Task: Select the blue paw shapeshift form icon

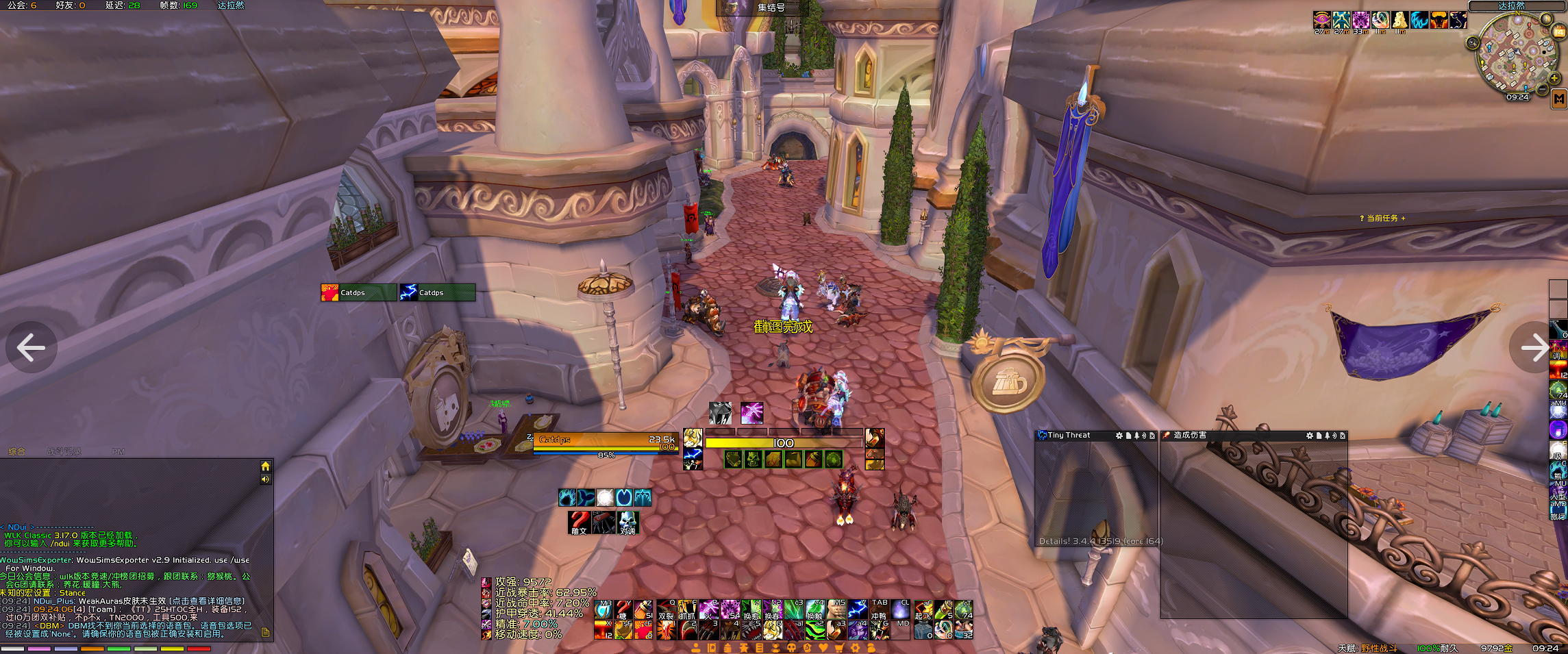Action: pos(567,497)
